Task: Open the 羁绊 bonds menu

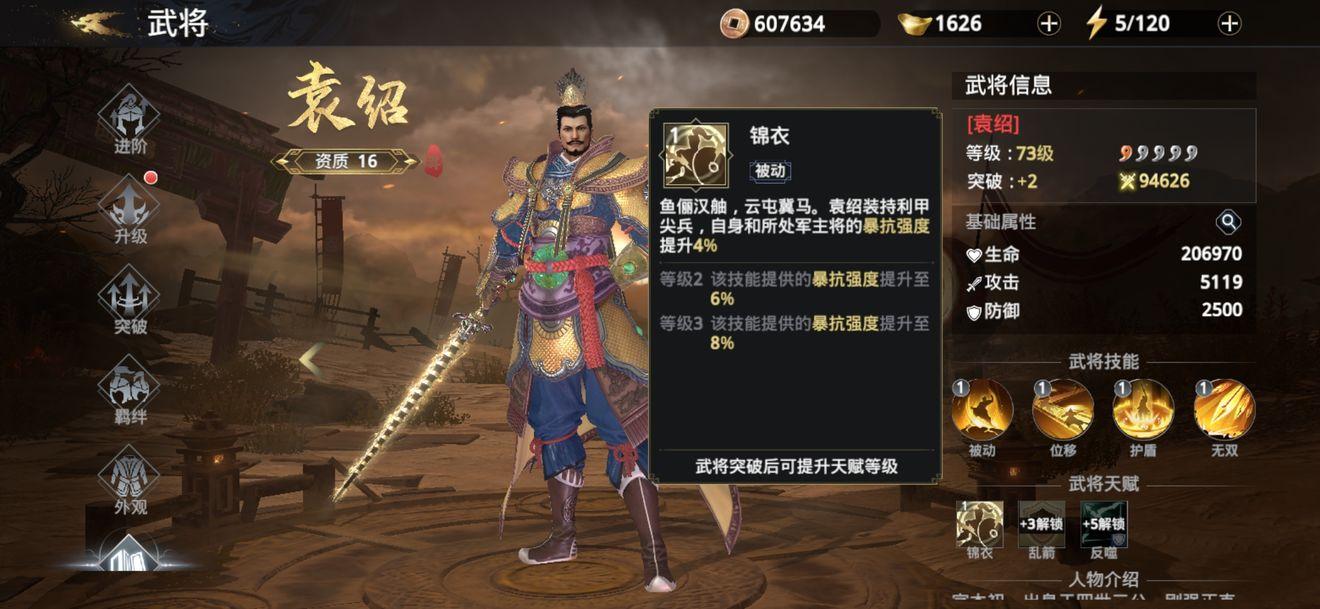Action: (130, 385)
